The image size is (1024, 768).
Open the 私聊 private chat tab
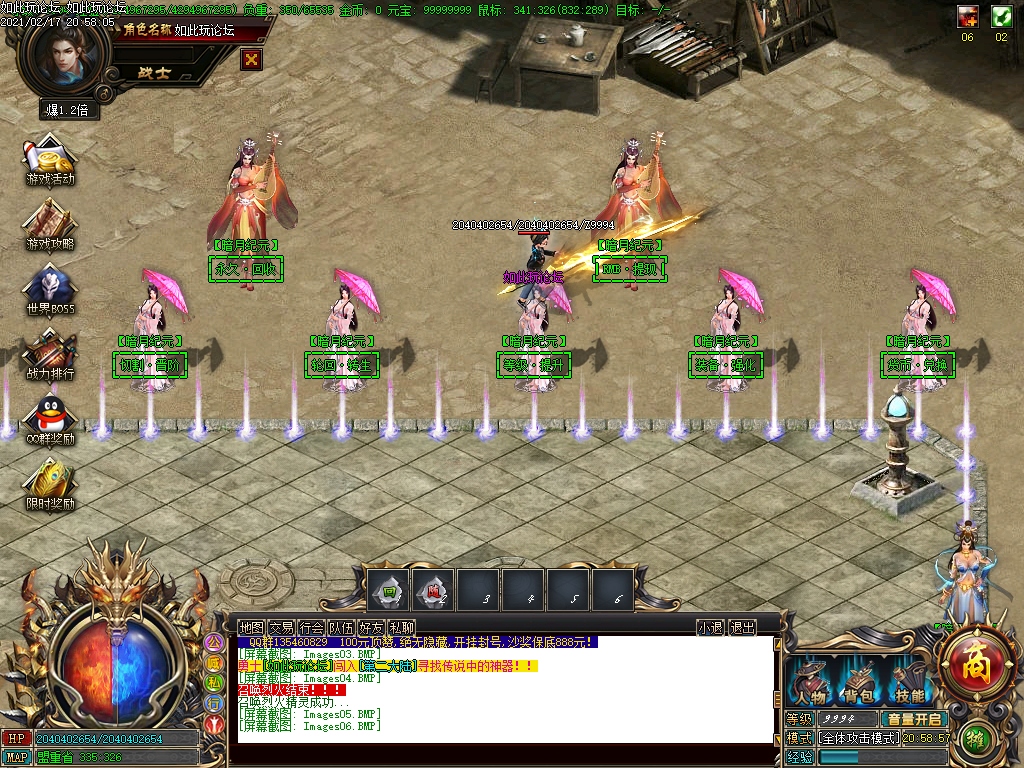[401, 627]
